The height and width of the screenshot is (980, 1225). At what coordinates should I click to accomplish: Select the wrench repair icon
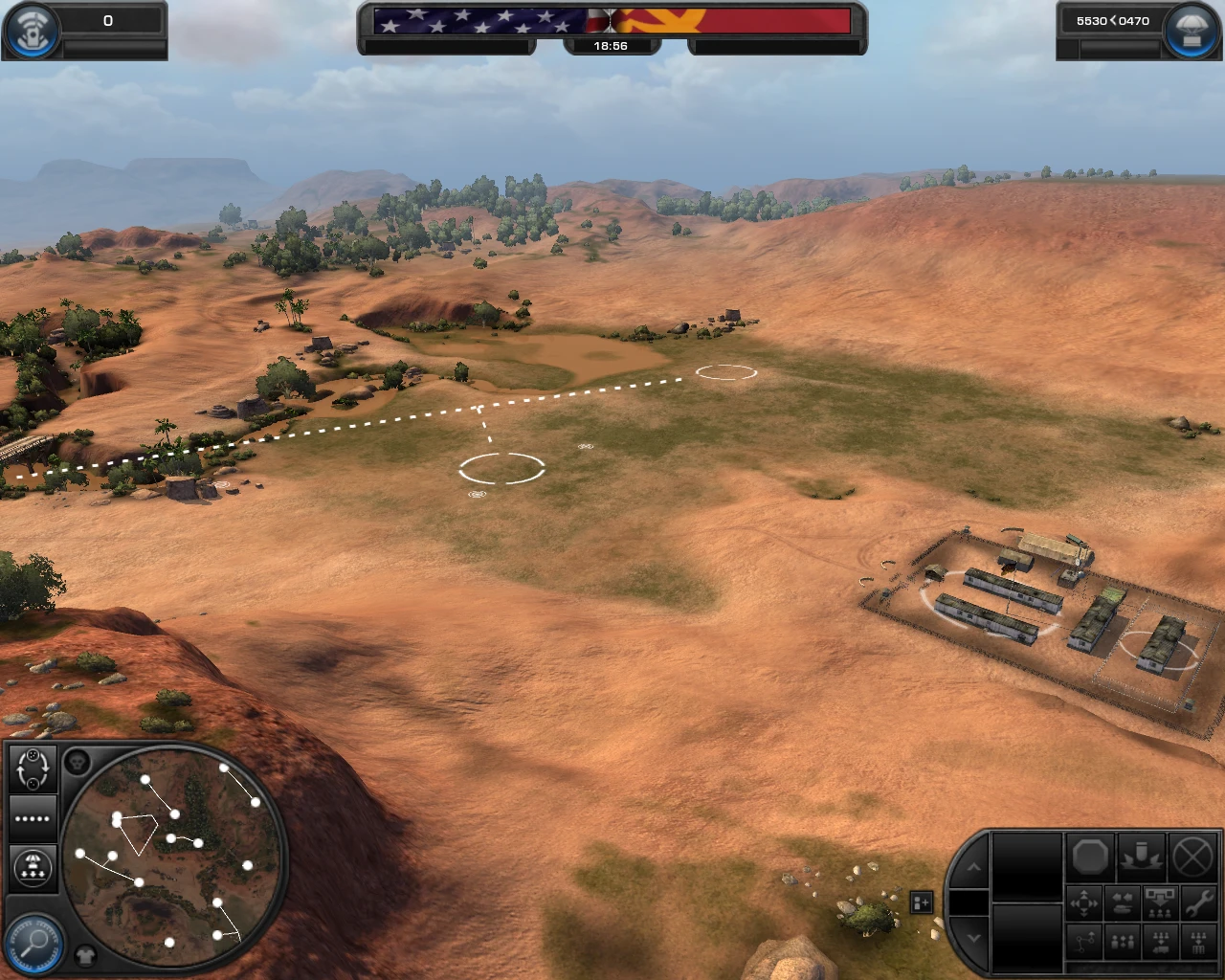(x=1198, y=902)
